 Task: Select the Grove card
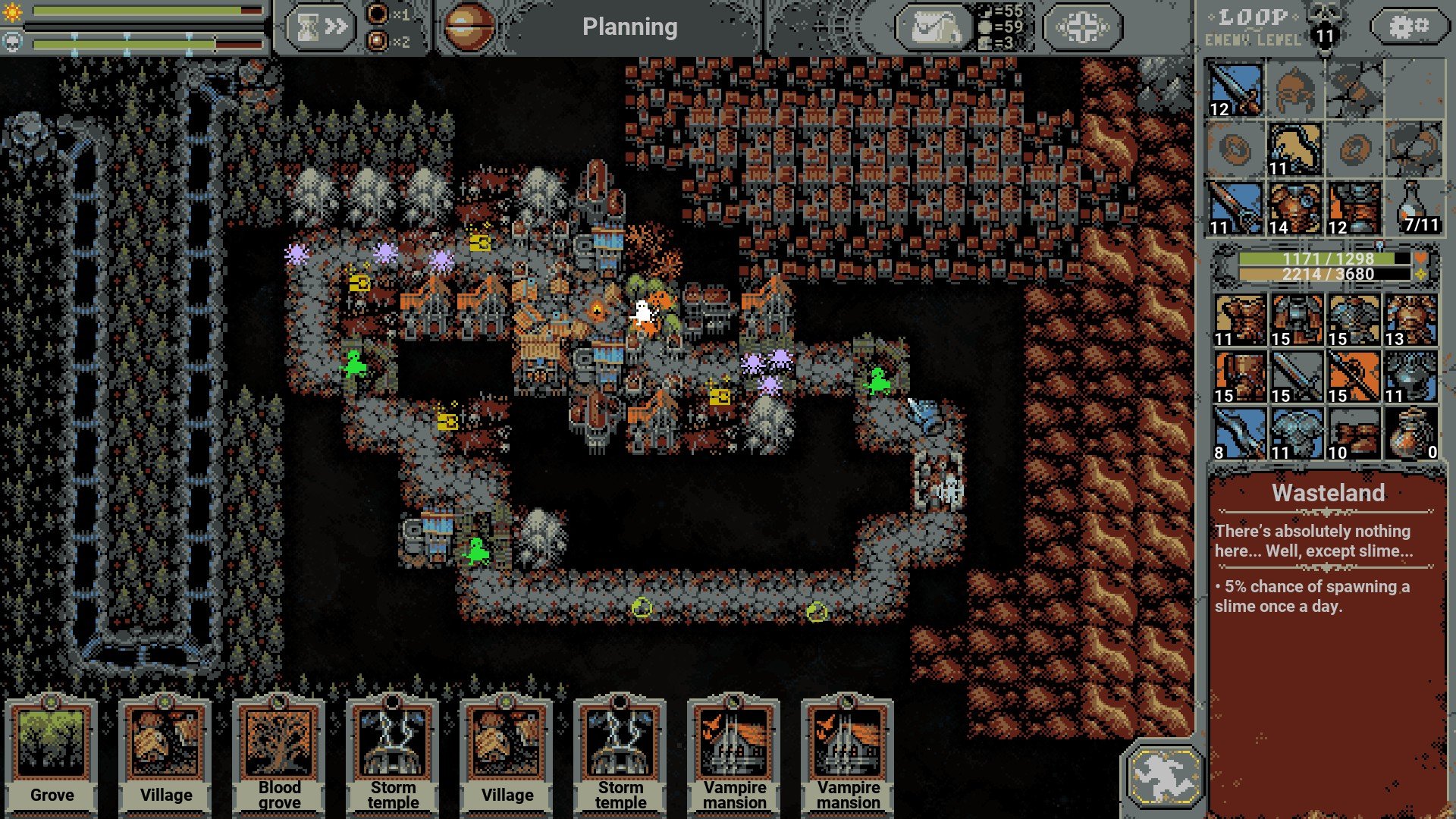click(x=52, y=755)
